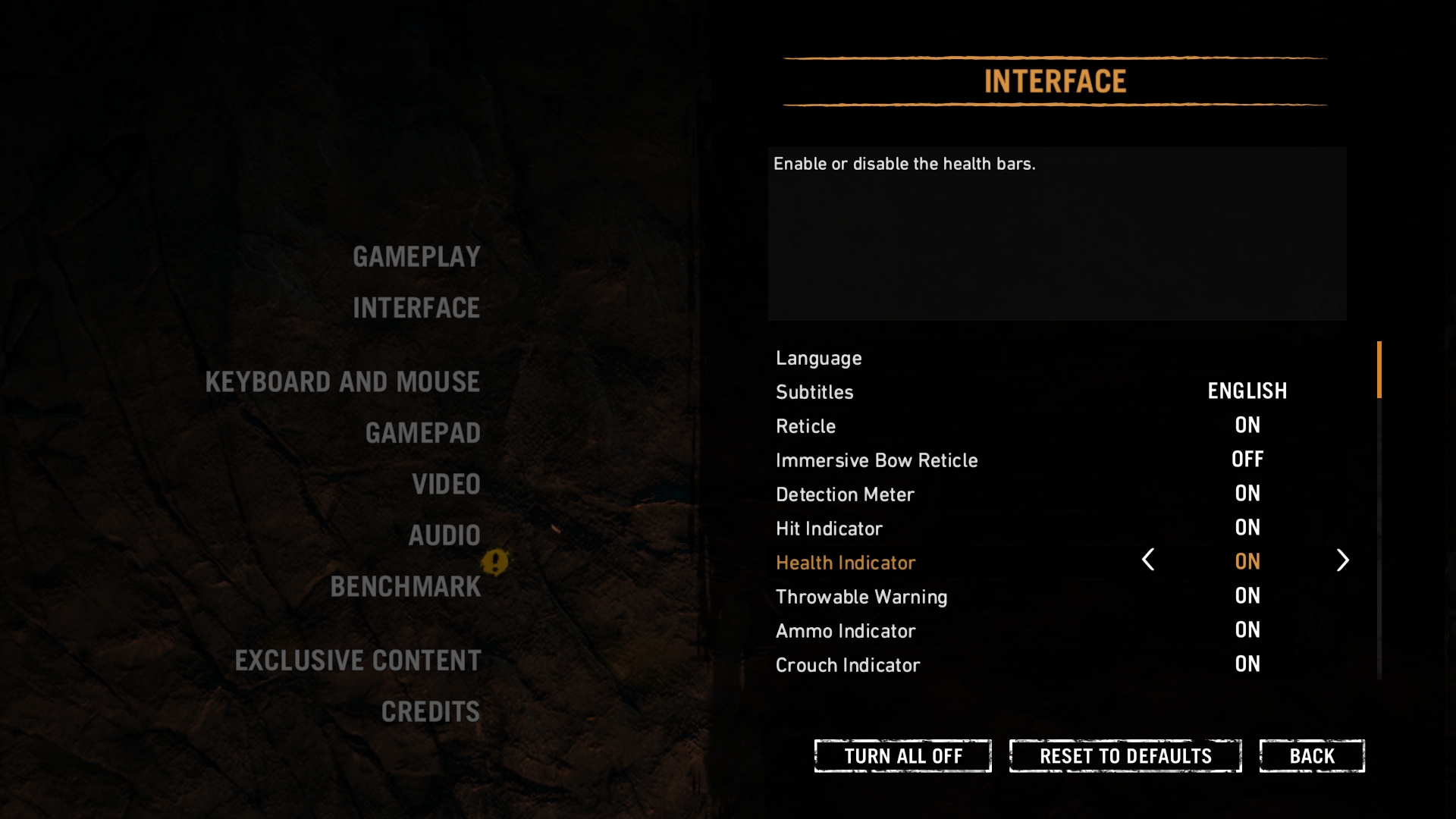Screen dimensions: 1456x819
Task: Highlight the Crouch Indicator setting
Action: pyautogui.click(x=848, y=666)
